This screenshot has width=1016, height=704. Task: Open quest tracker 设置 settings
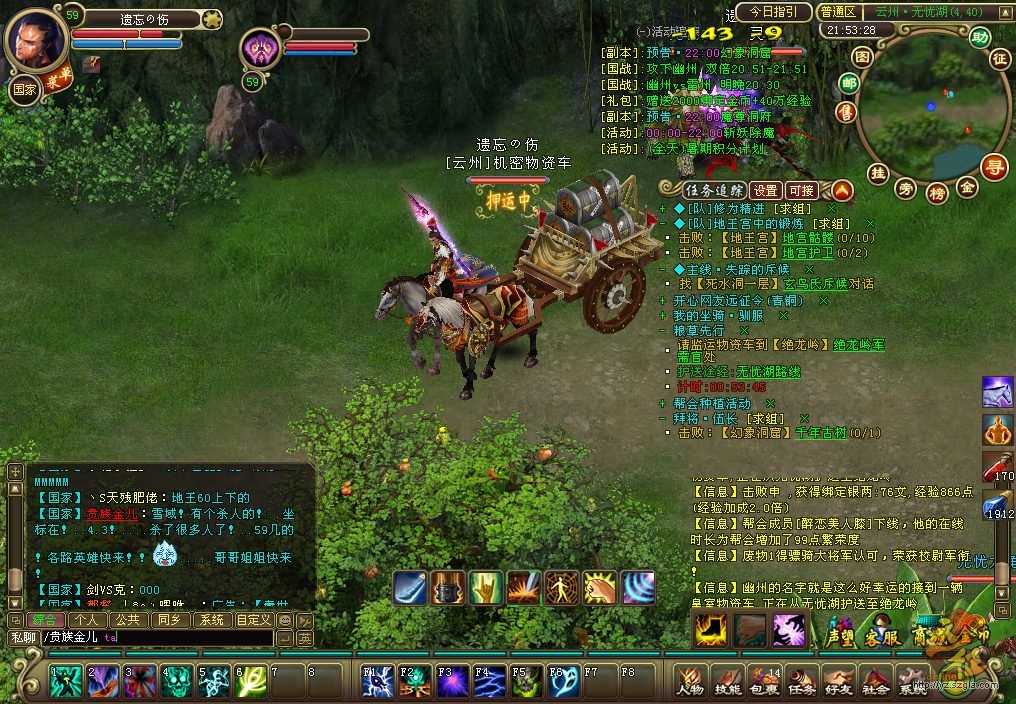(x=766, y=190)
